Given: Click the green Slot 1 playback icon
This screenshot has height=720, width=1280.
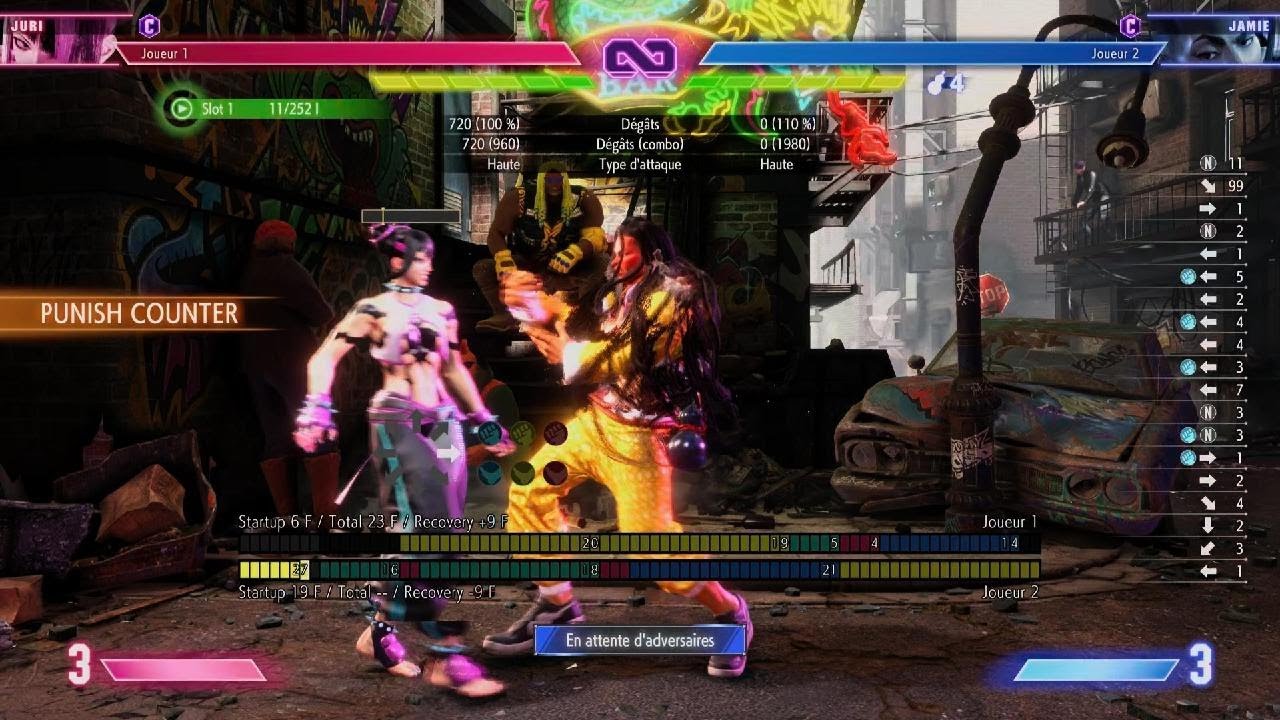Looking at the screenshot, I should click(181, 108).
